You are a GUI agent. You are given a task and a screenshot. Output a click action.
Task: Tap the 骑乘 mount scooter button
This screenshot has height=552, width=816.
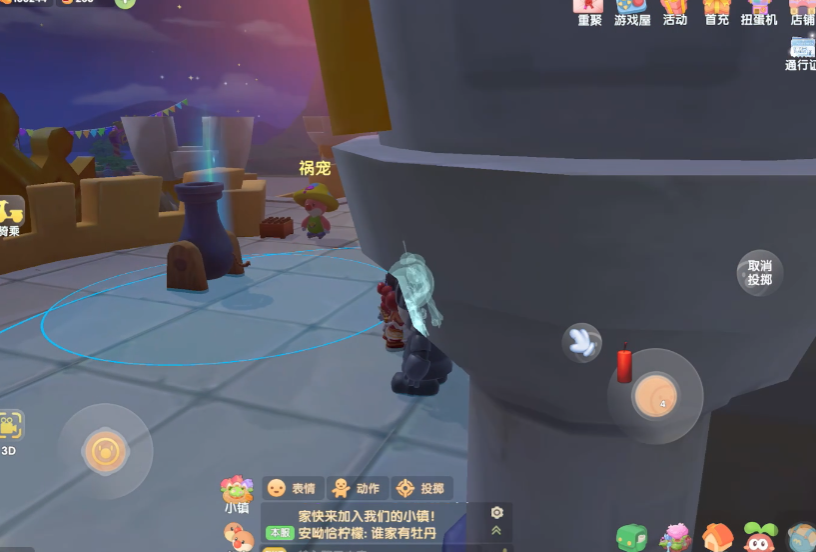pos(10,217)
